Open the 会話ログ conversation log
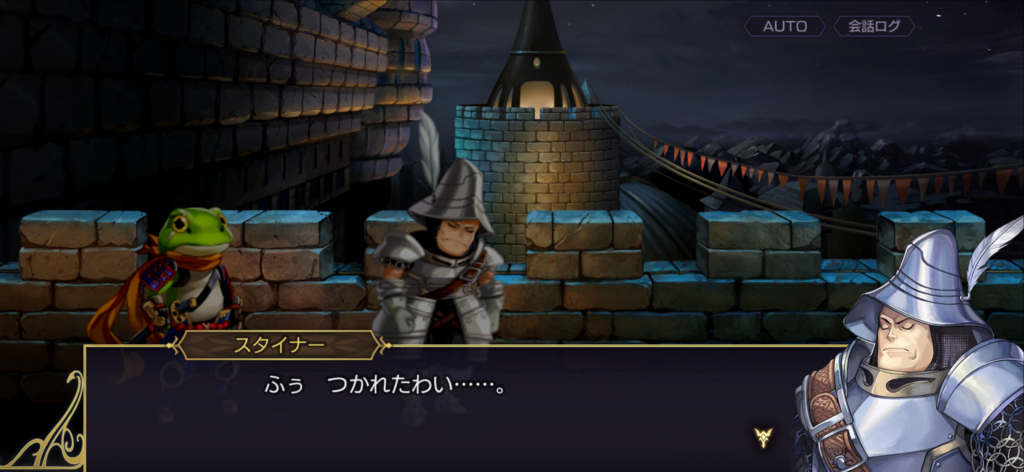The height and width of the screenshot is (472, 1024). click(873, 27)
